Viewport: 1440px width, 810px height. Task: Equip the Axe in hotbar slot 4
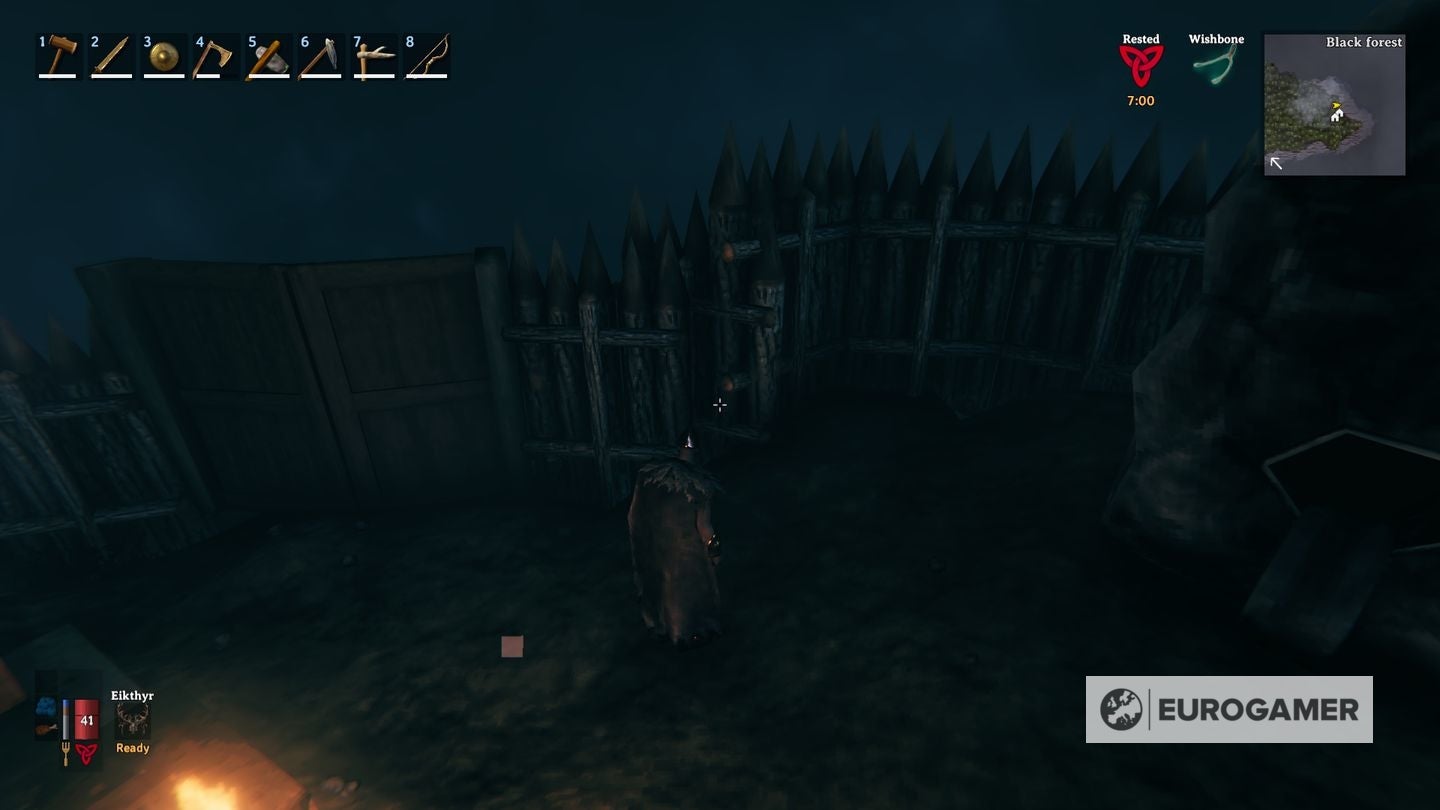216,55
